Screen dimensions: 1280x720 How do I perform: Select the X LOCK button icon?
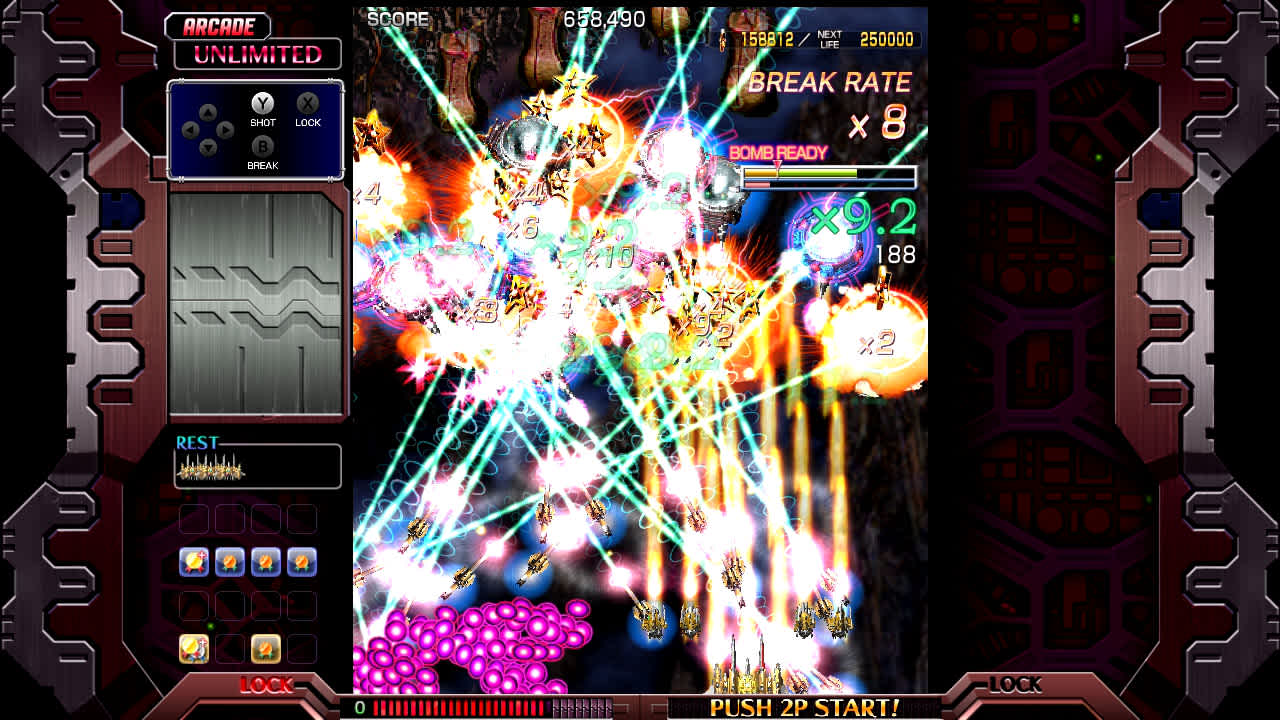(308, 105)
